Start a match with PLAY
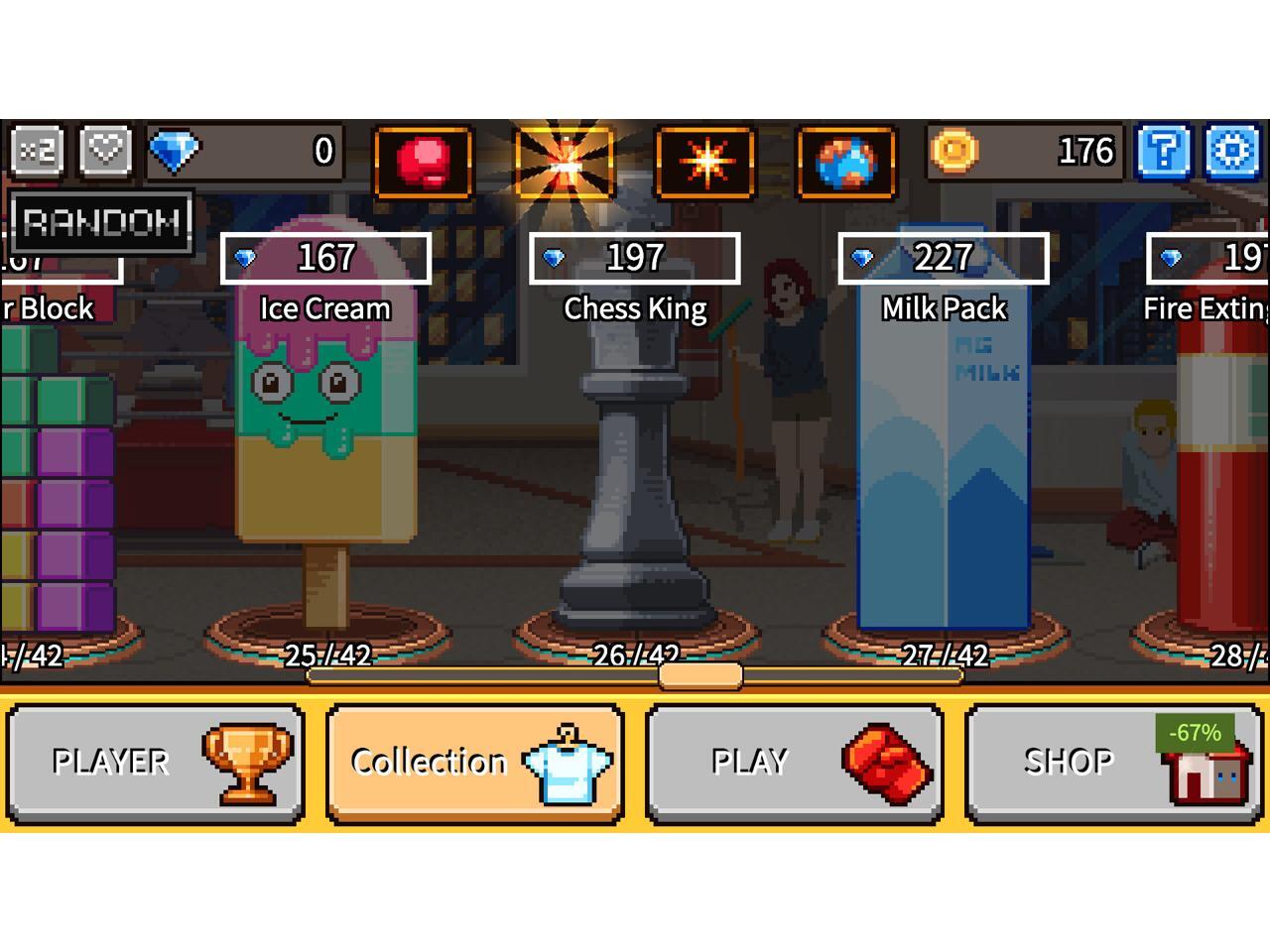 point(794,763)
